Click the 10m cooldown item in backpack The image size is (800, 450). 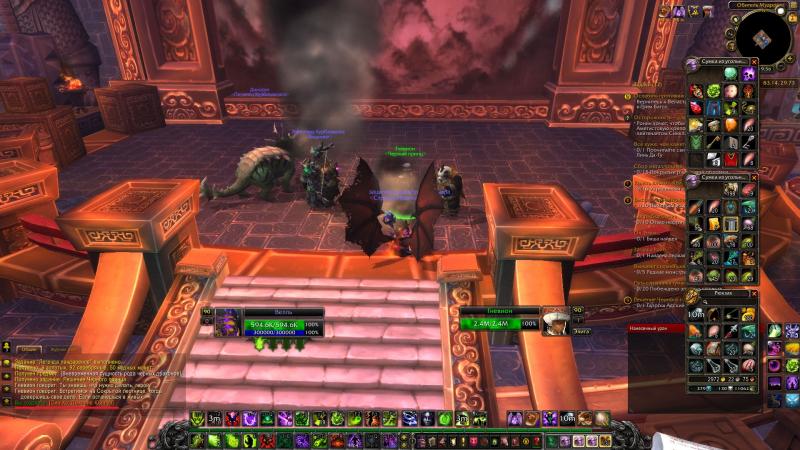pyautogui.click(x=694, y=317)
